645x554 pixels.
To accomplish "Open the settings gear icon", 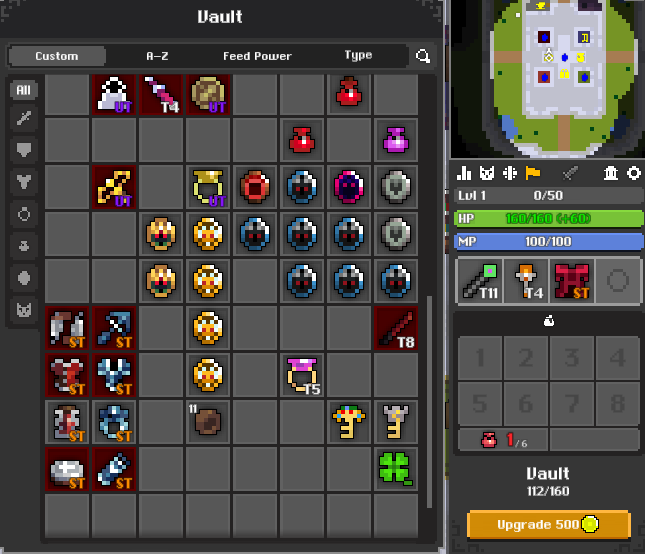I will pyautogui.click(x=633, y=174).
